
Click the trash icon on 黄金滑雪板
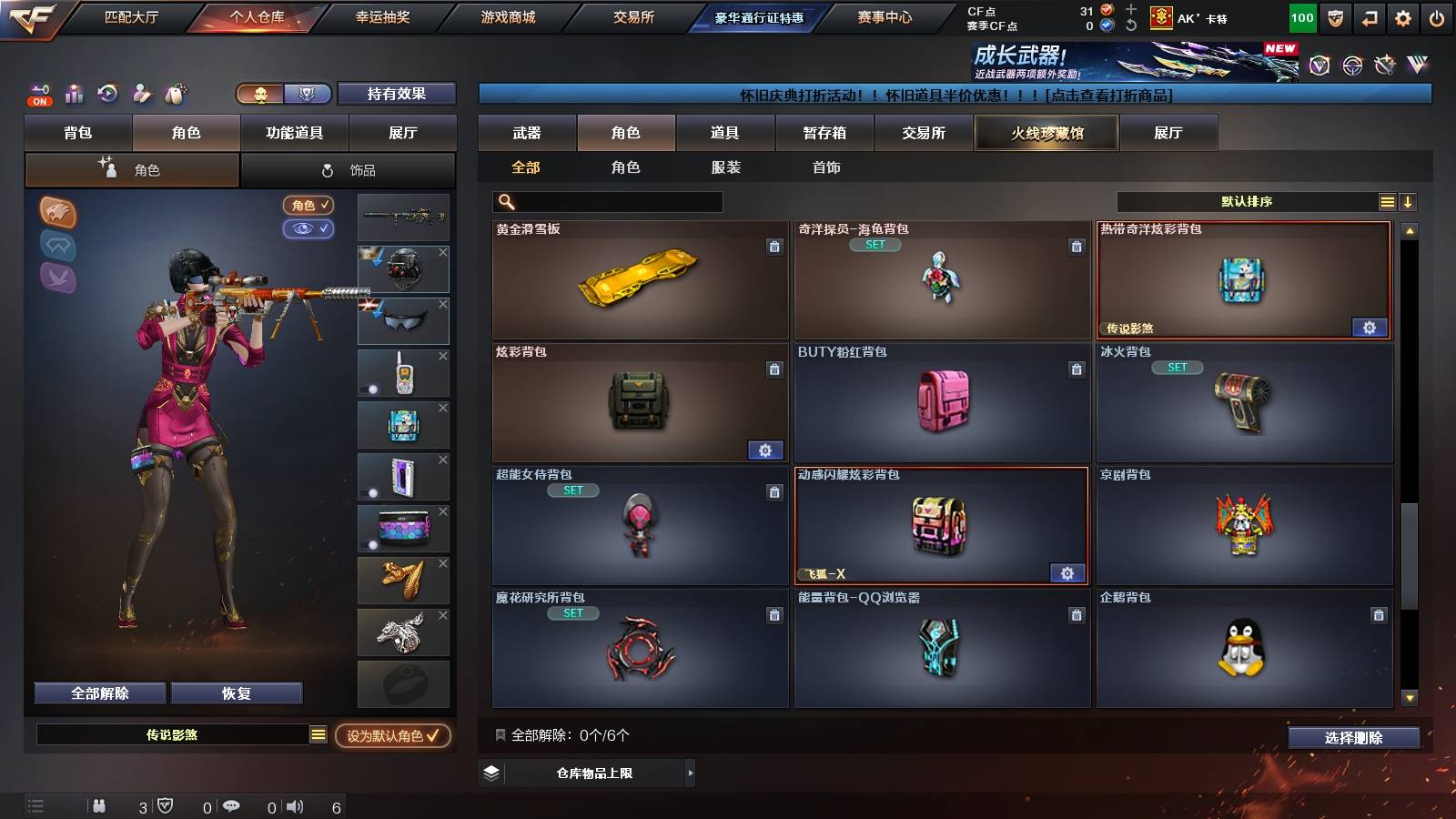774,247
